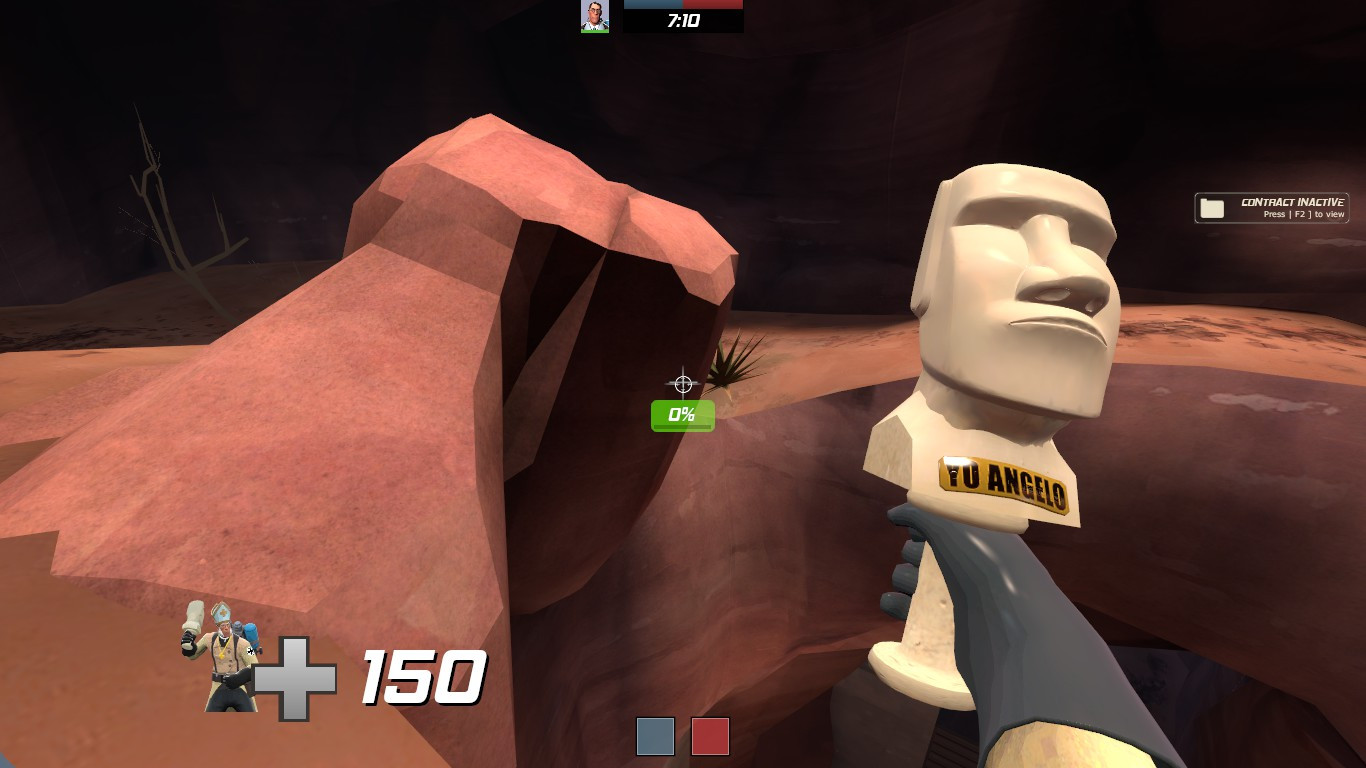Image resolution: width=1366 pixels, height=768 pixels.
Task: Click the Medic avatar in the top scoreboard
Action: (x=594, y=15)
